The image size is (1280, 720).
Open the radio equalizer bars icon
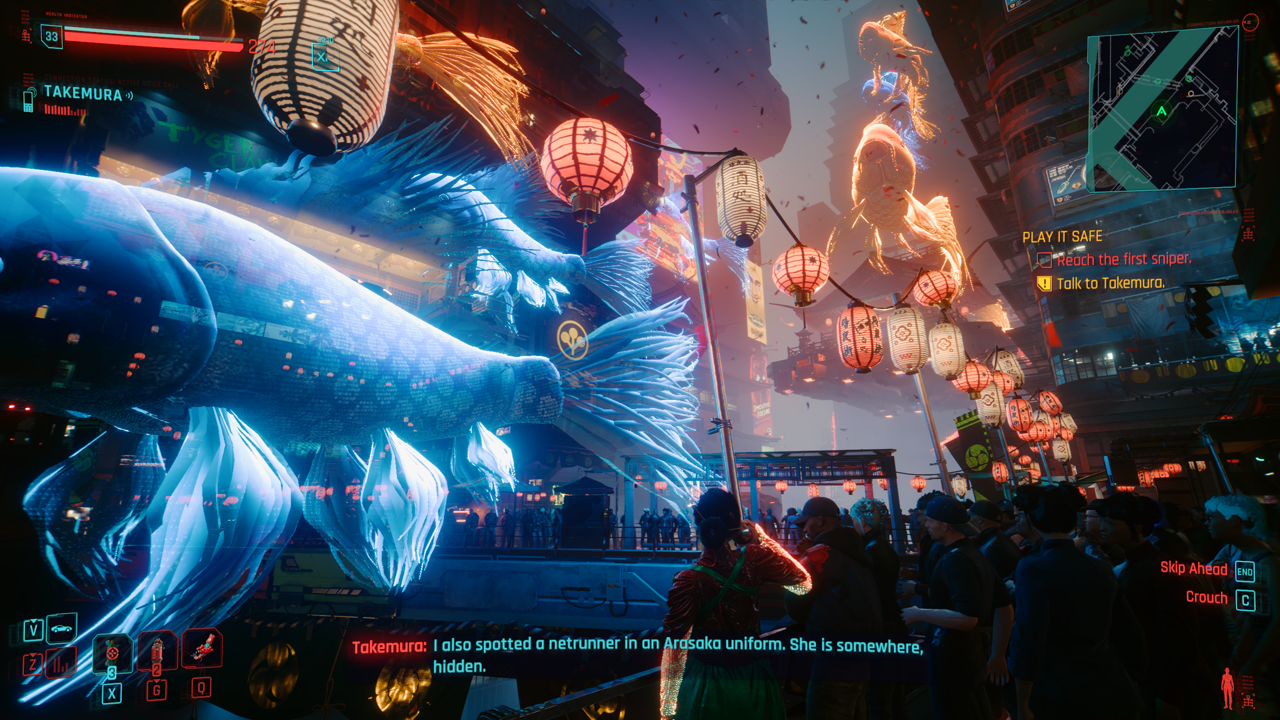coord(62,662)
